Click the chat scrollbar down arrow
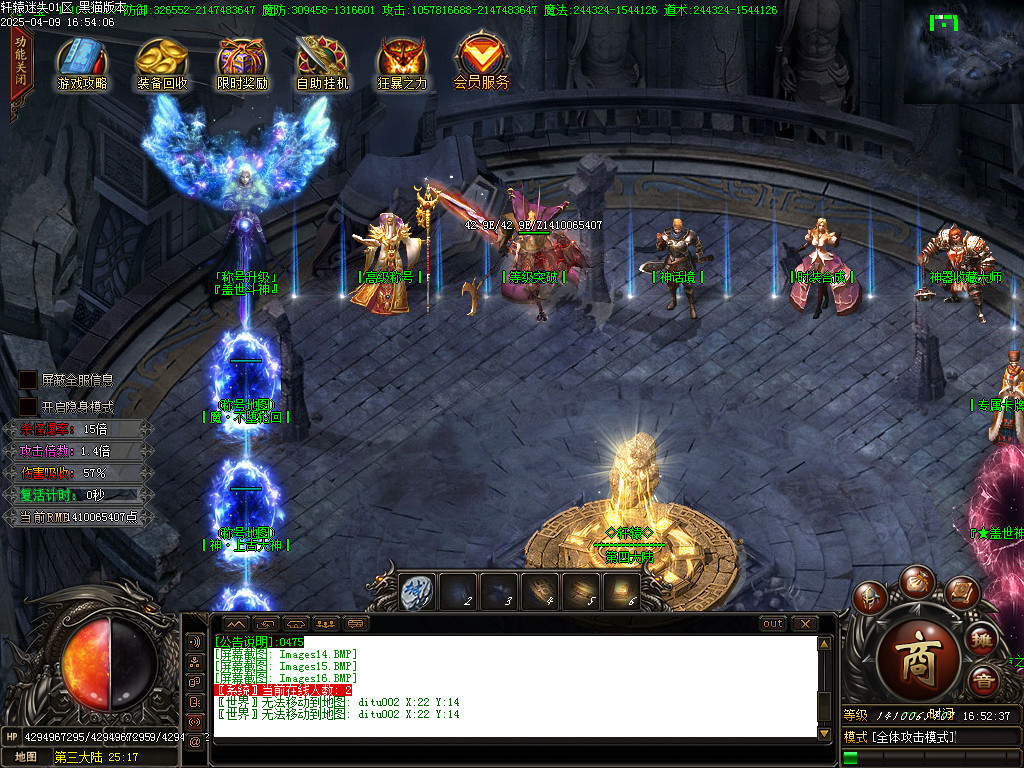Screen dimensions: 1024x768 pyautogui.click(x=825, y=733)
